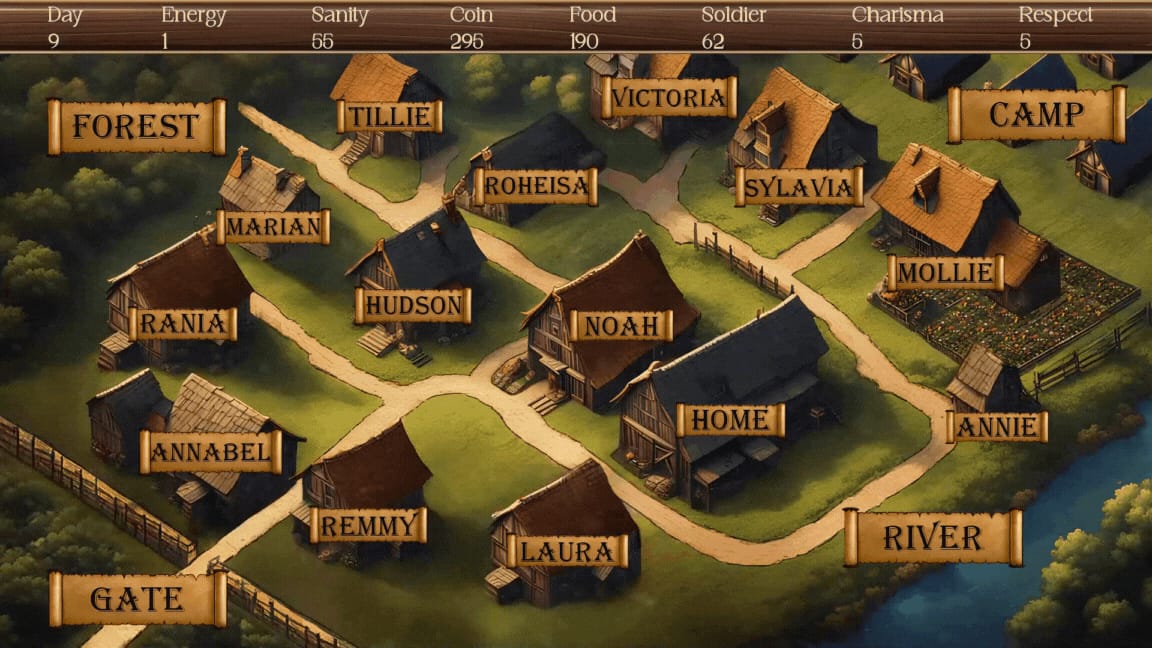Visit Tillie's house
The height and width of the screenshot is (648, 1152).
click(x=389, y=116)
